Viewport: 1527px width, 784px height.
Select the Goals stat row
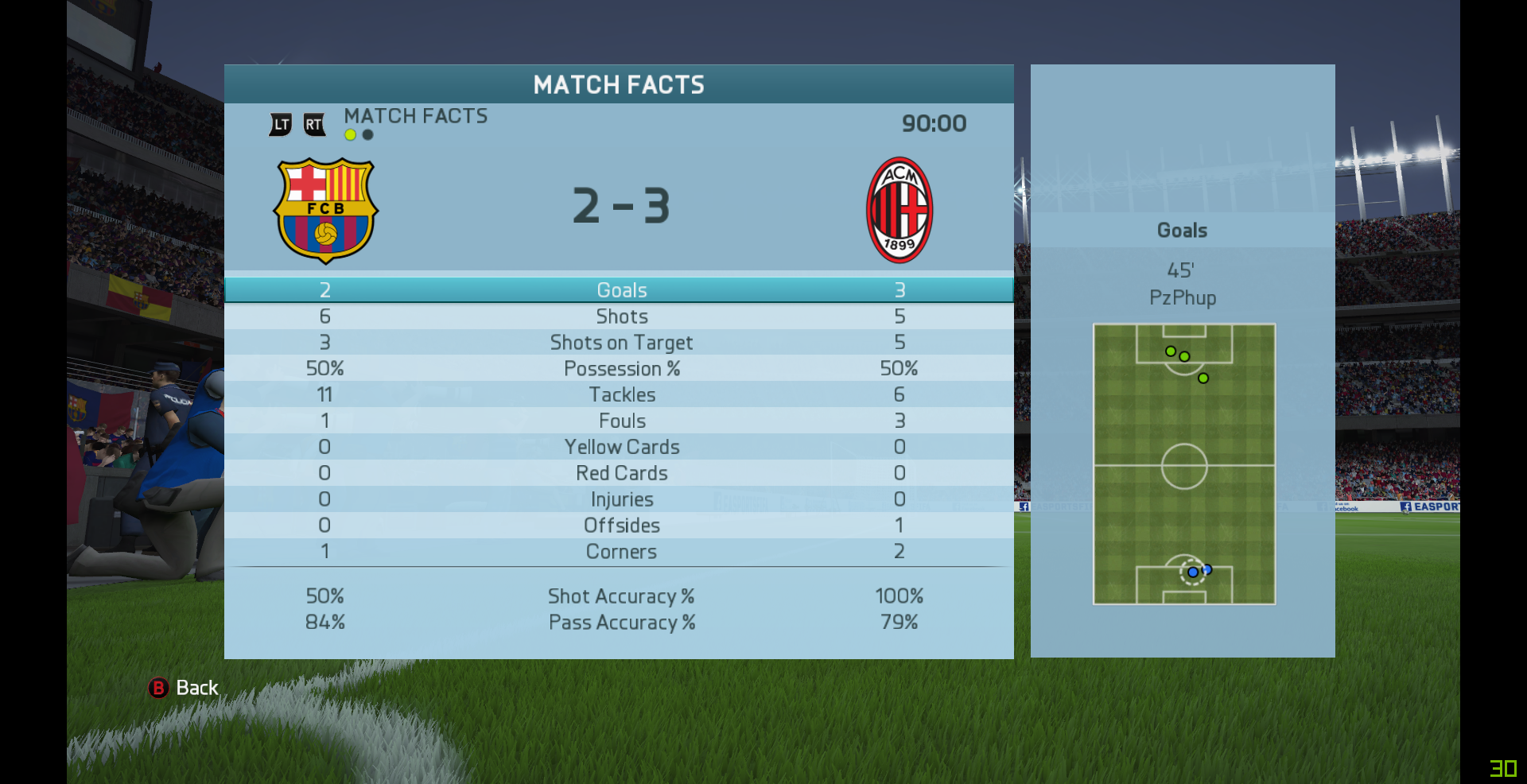point(621,290)
